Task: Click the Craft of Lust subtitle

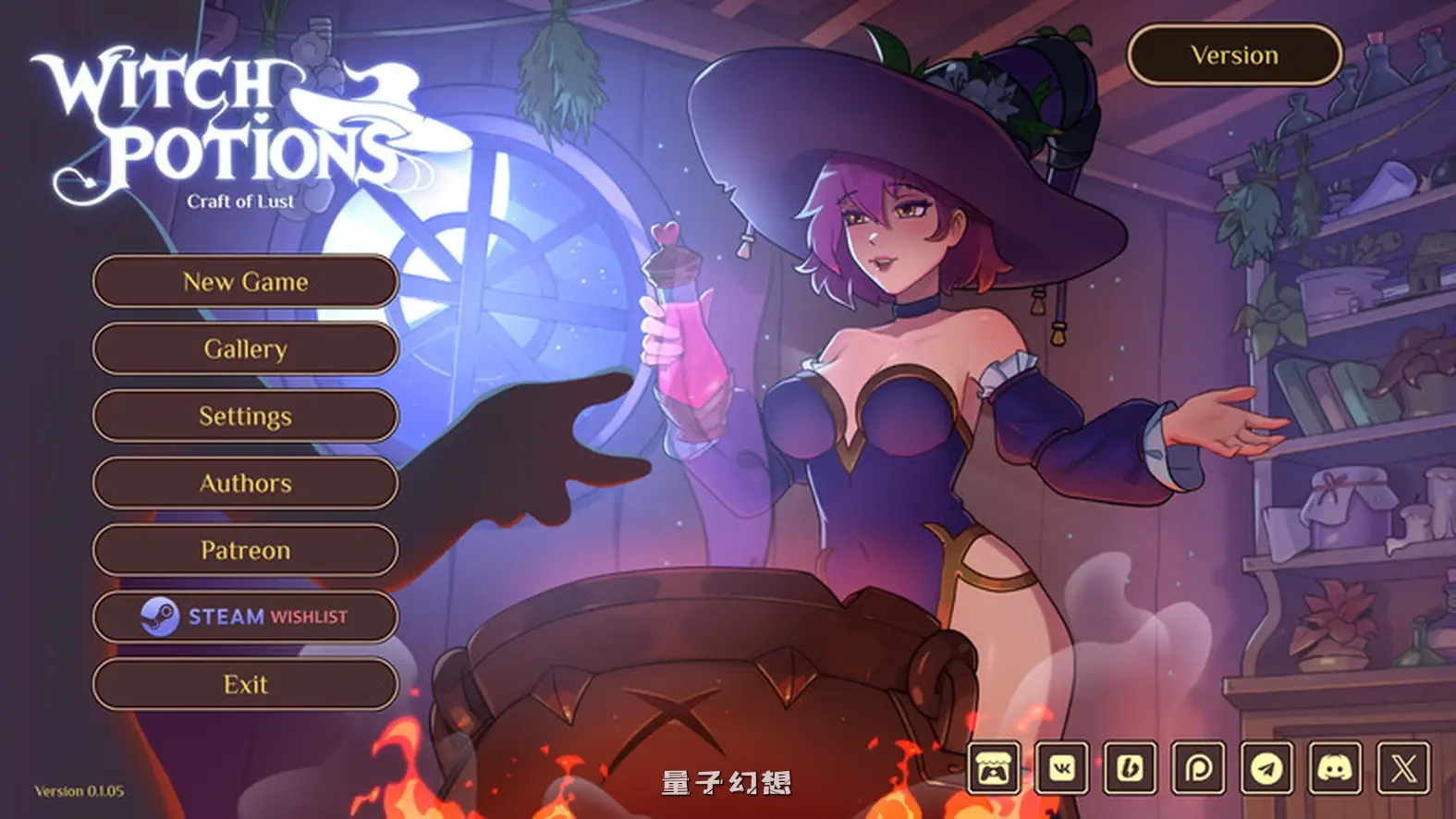Action: 239,200
